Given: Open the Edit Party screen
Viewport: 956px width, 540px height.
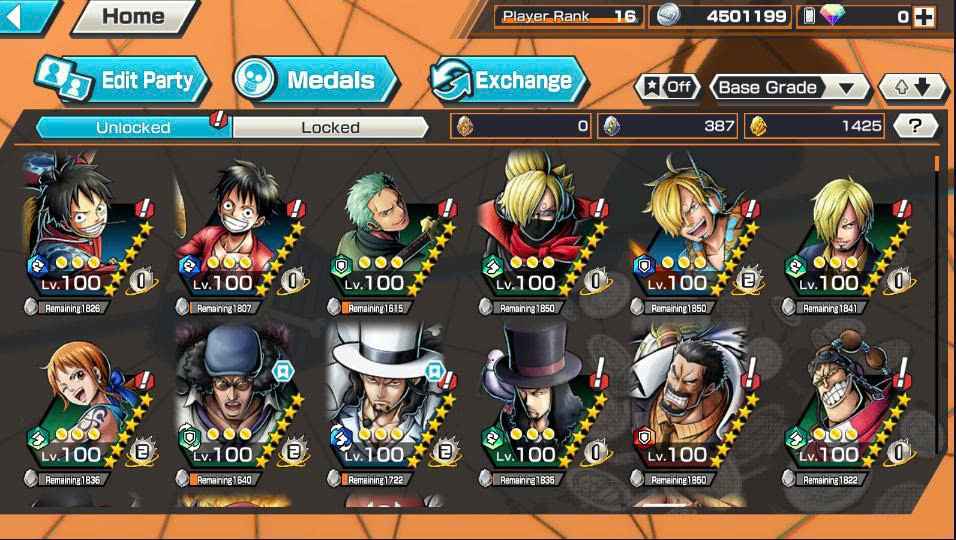Looking at the screenshot, I should 122,80.
